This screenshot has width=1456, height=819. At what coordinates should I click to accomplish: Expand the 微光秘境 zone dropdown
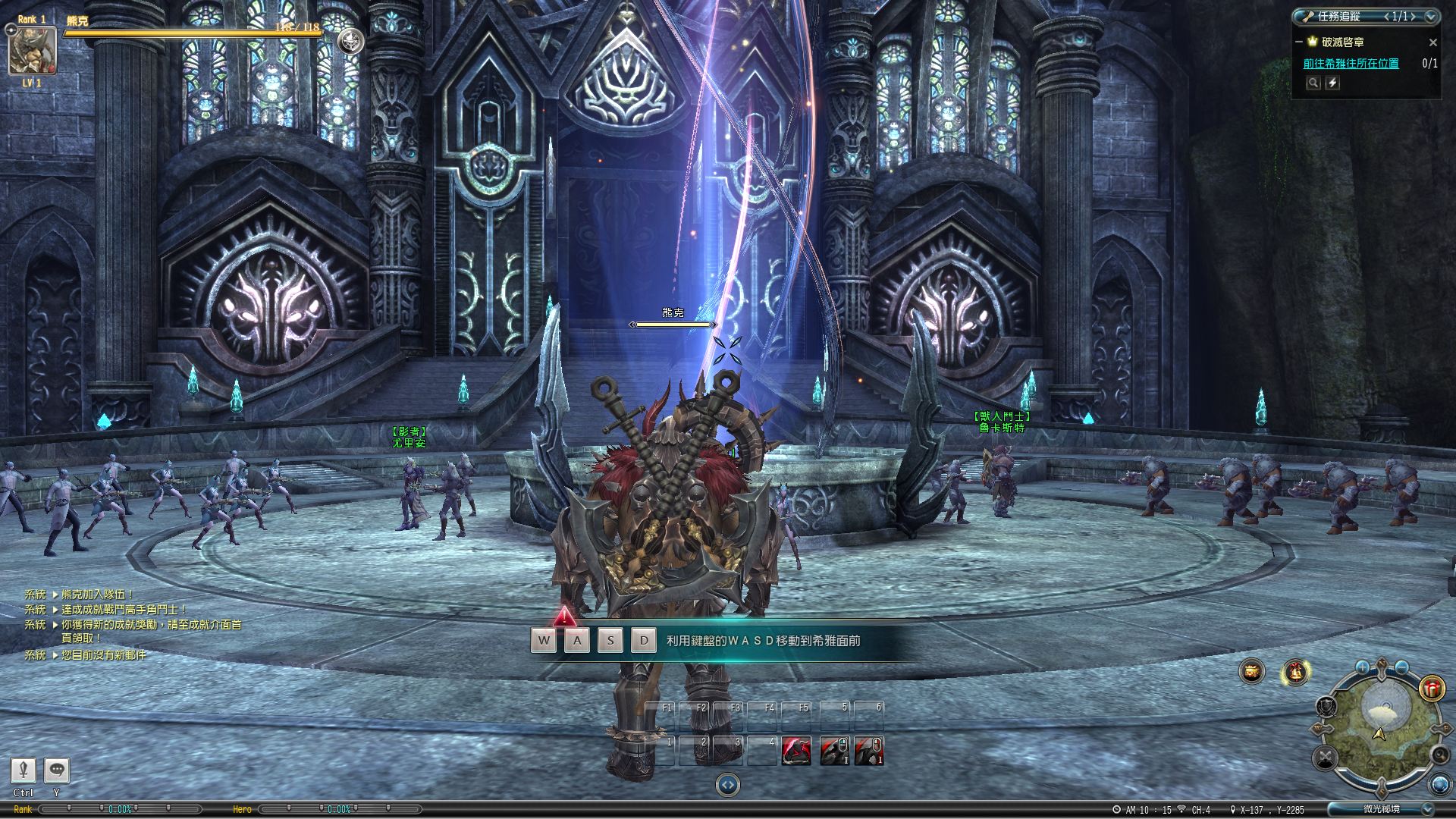tap(1428, 809)
